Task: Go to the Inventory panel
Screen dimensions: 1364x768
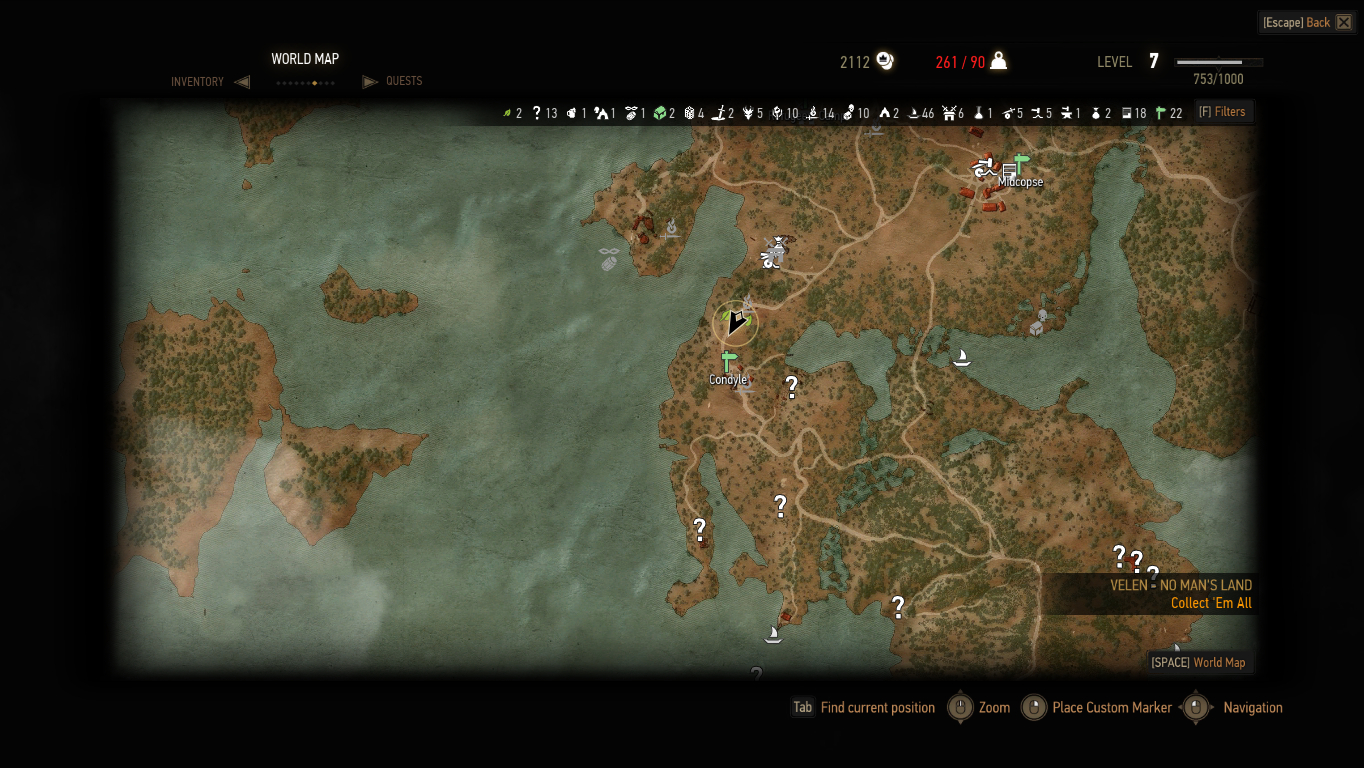Action: click(198, 82)
